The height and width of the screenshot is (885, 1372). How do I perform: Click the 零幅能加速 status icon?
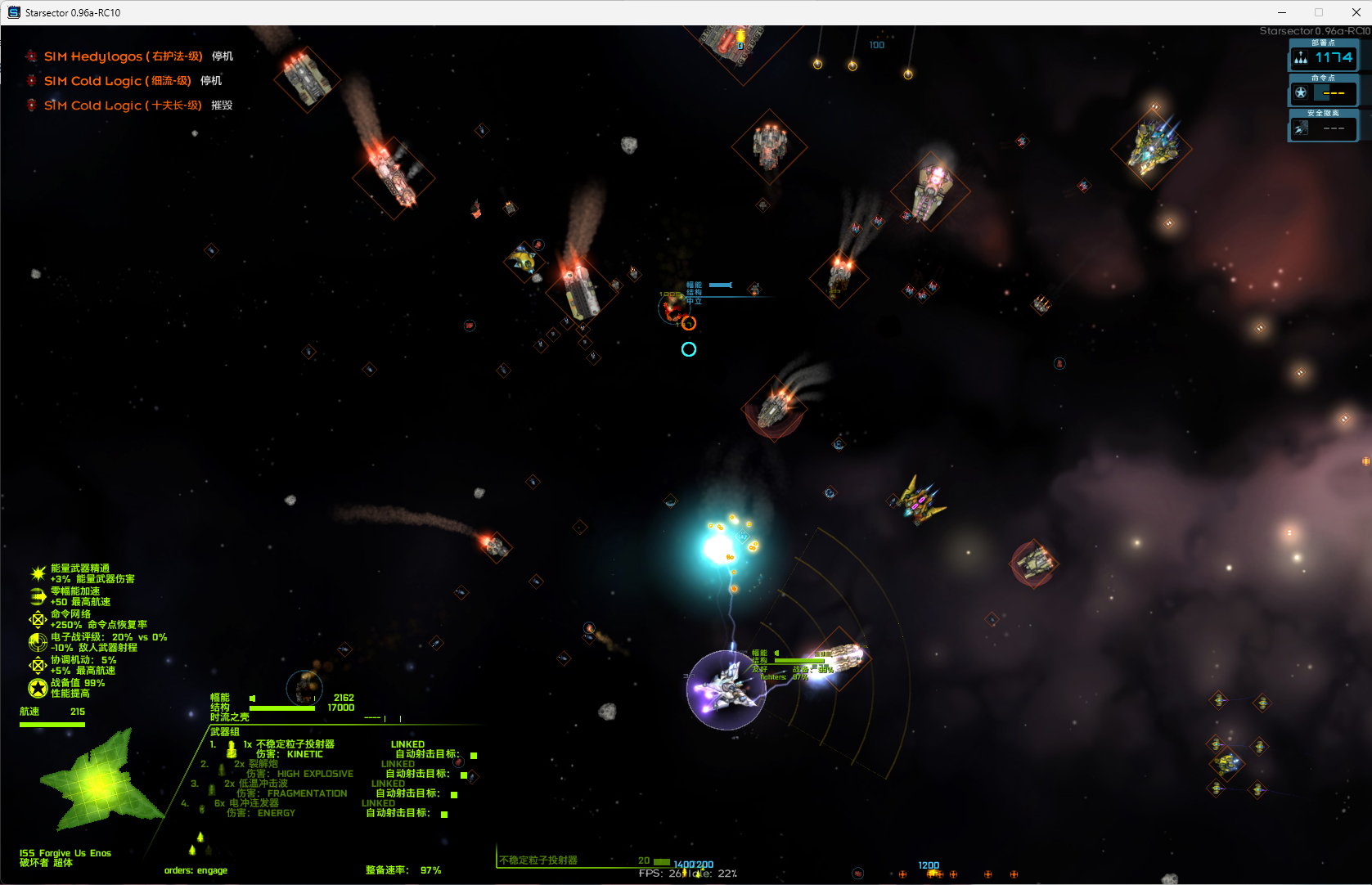[38, 596]
